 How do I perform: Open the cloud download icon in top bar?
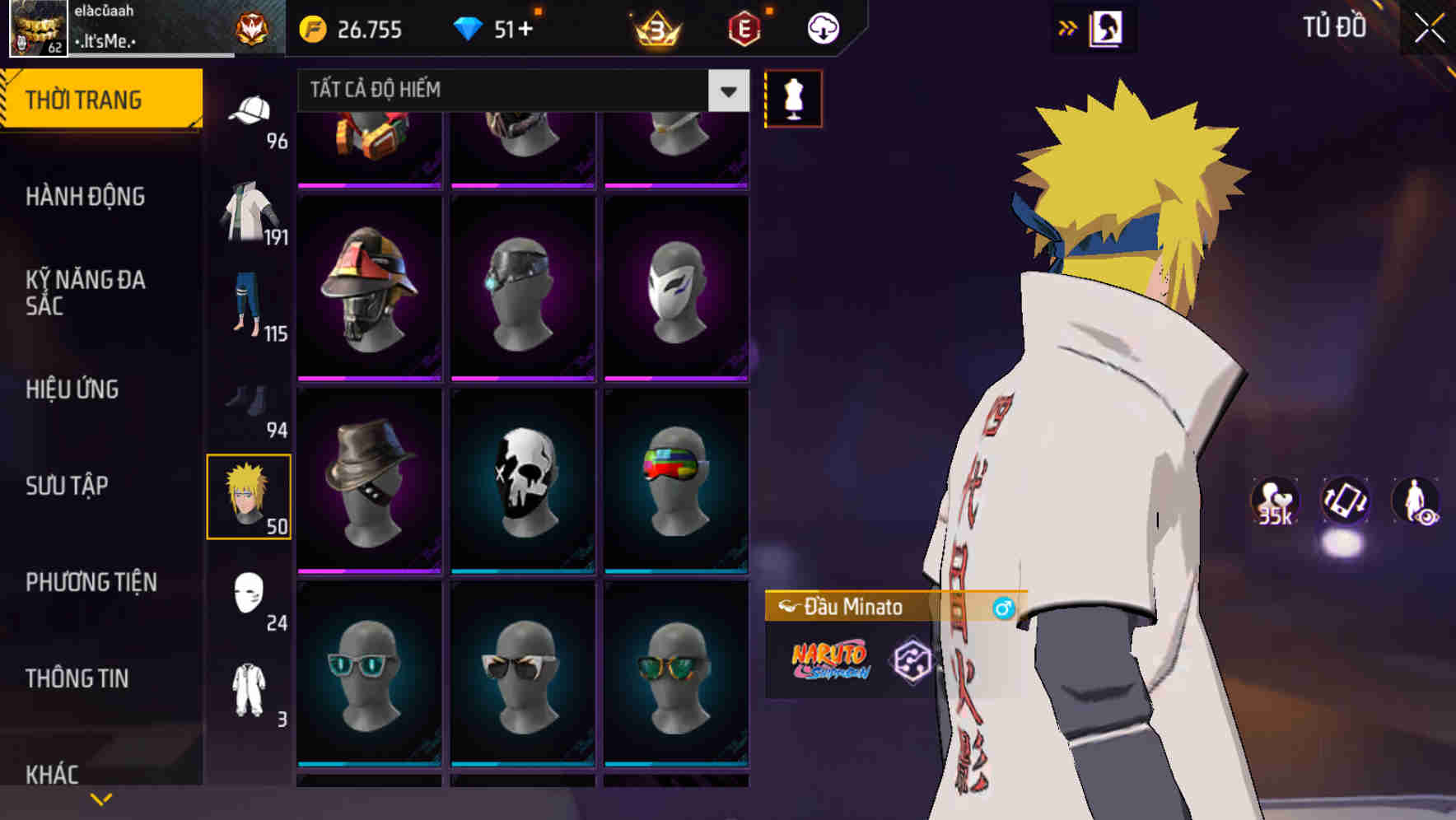tap(821, 27)
